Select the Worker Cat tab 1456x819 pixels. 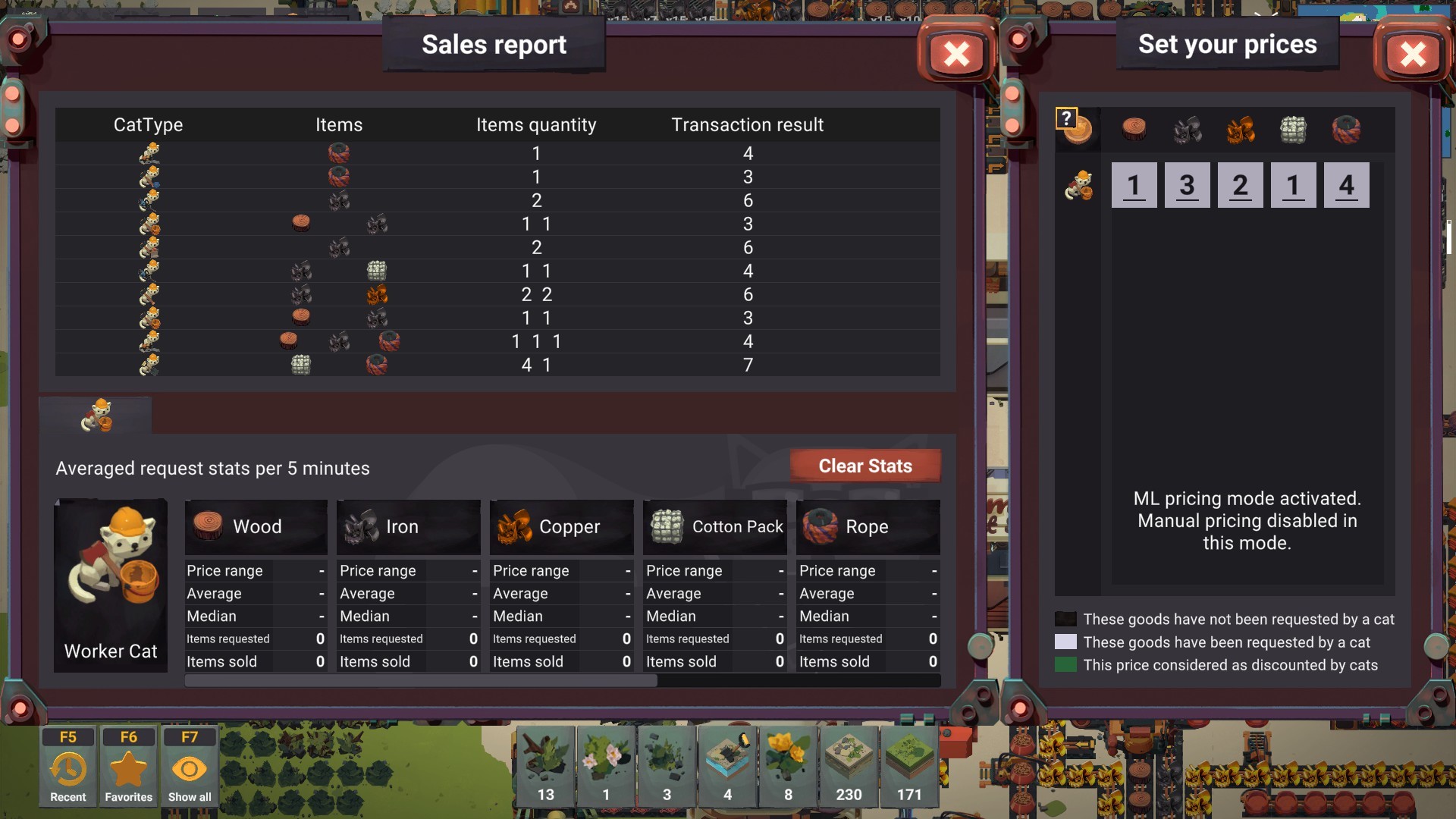tap(96, 416)
